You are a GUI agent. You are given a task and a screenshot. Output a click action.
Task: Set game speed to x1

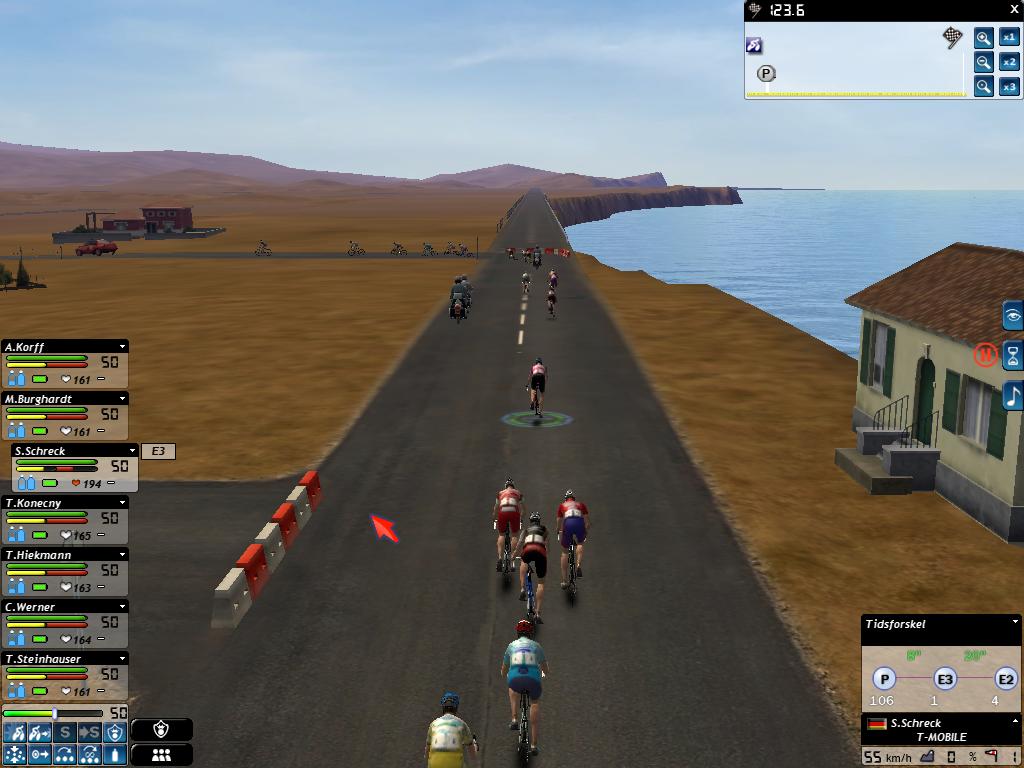1009,38
